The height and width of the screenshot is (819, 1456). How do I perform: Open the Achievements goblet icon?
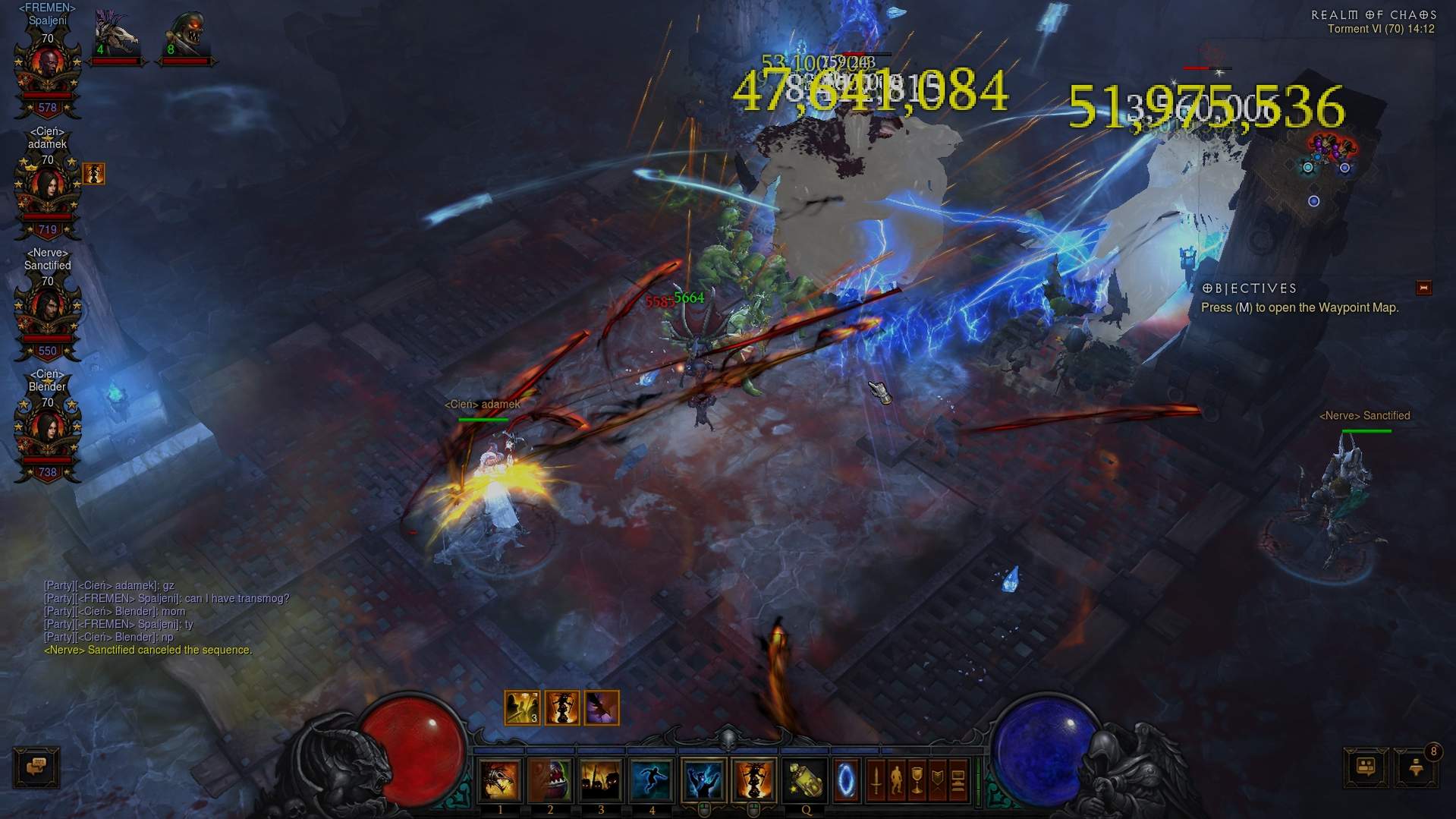pos(917,780)
